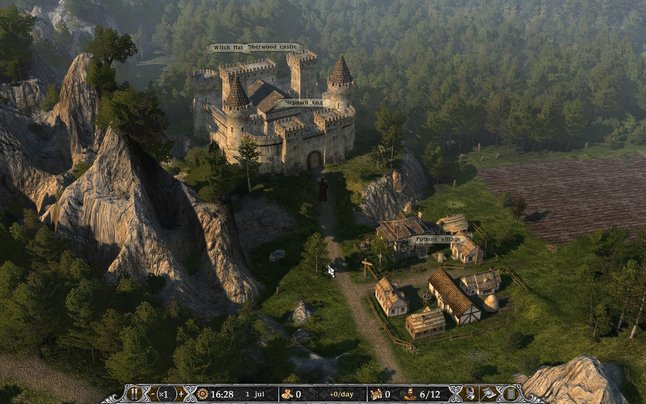This screenshot has width=646, height=404.
Task: Select the Pothole village label
Action: coord(437,239)
